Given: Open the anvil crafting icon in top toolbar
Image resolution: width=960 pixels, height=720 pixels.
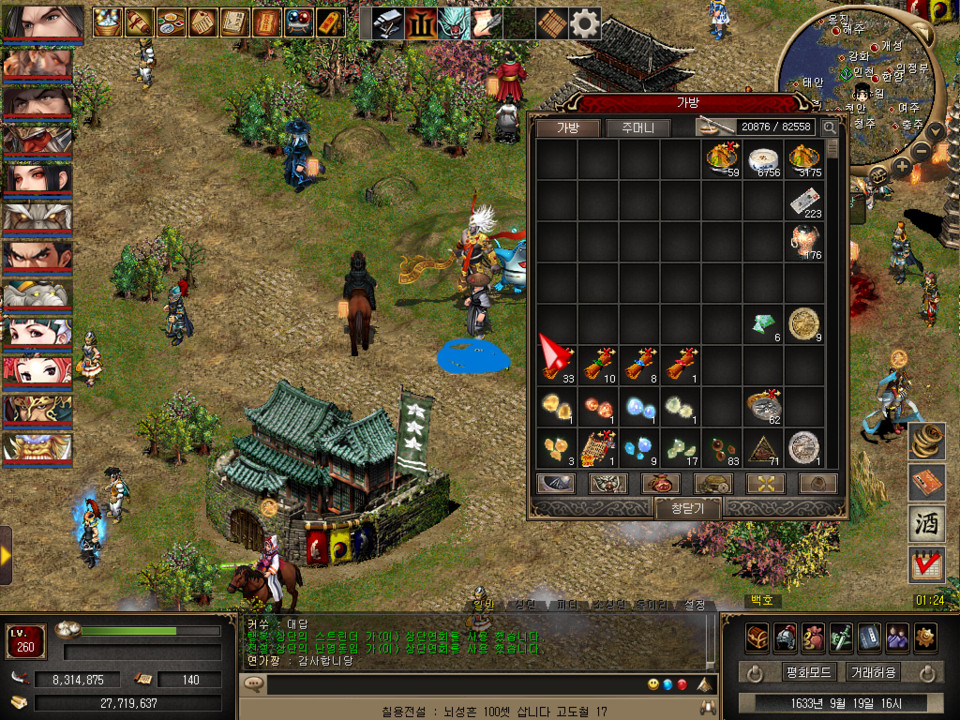Looking at the screenshot, I should click(389, 22).
